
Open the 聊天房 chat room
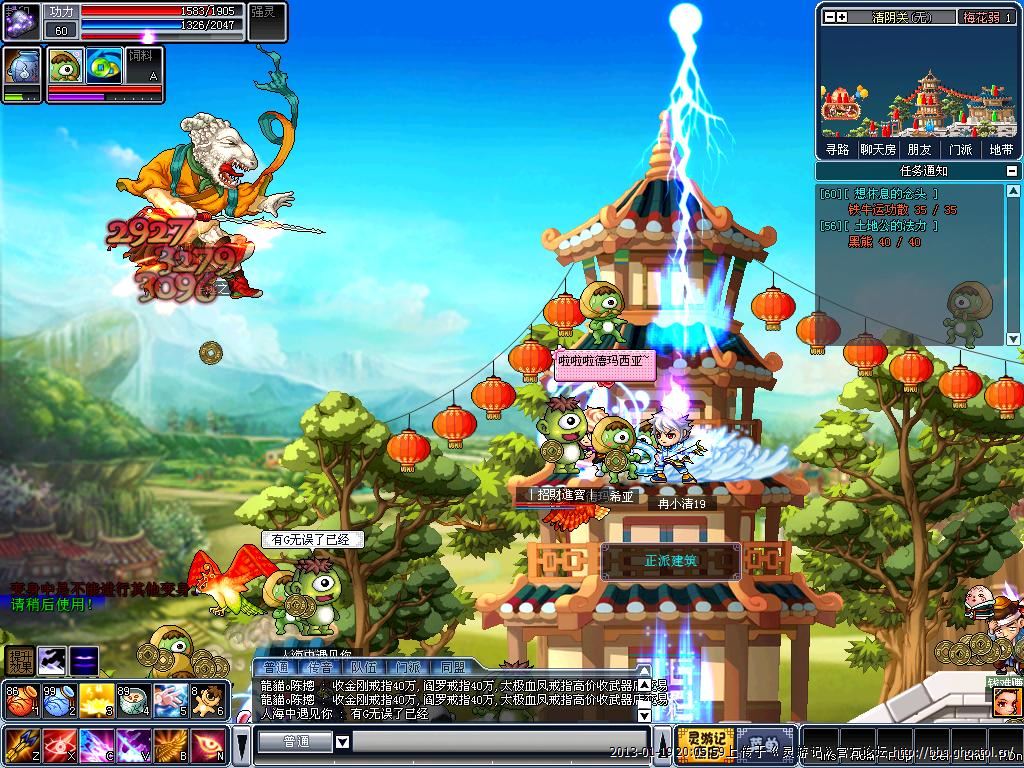(x=877, y=149)
